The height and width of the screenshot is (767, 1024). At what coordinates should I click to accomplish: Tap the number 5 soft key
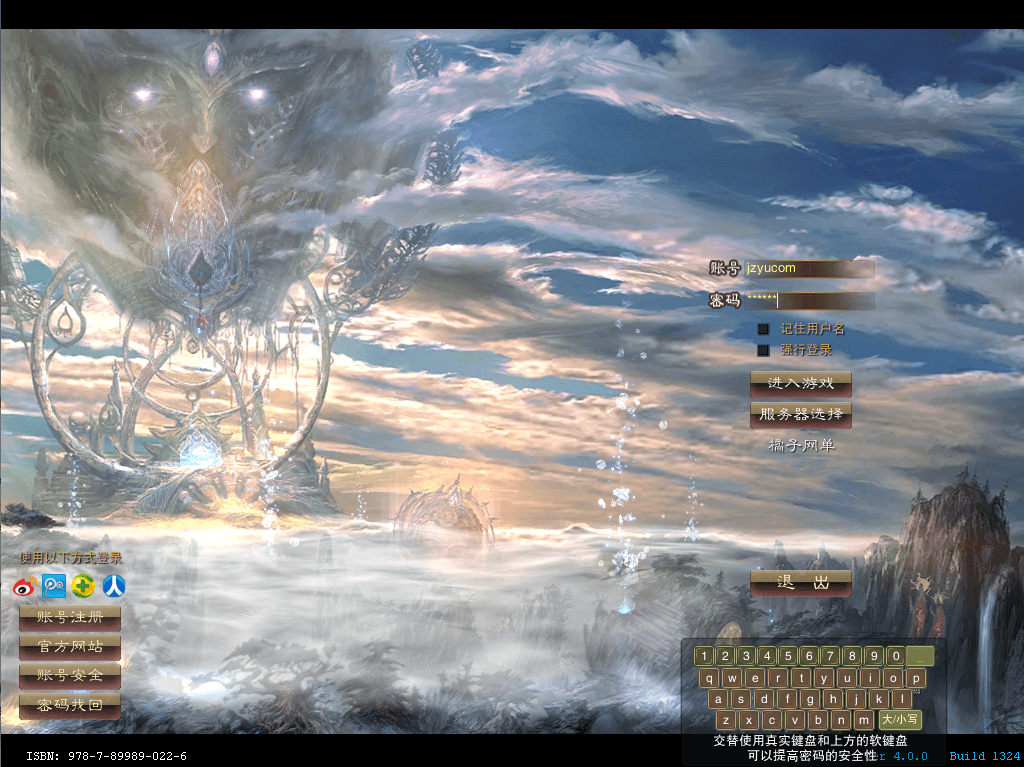788,657
